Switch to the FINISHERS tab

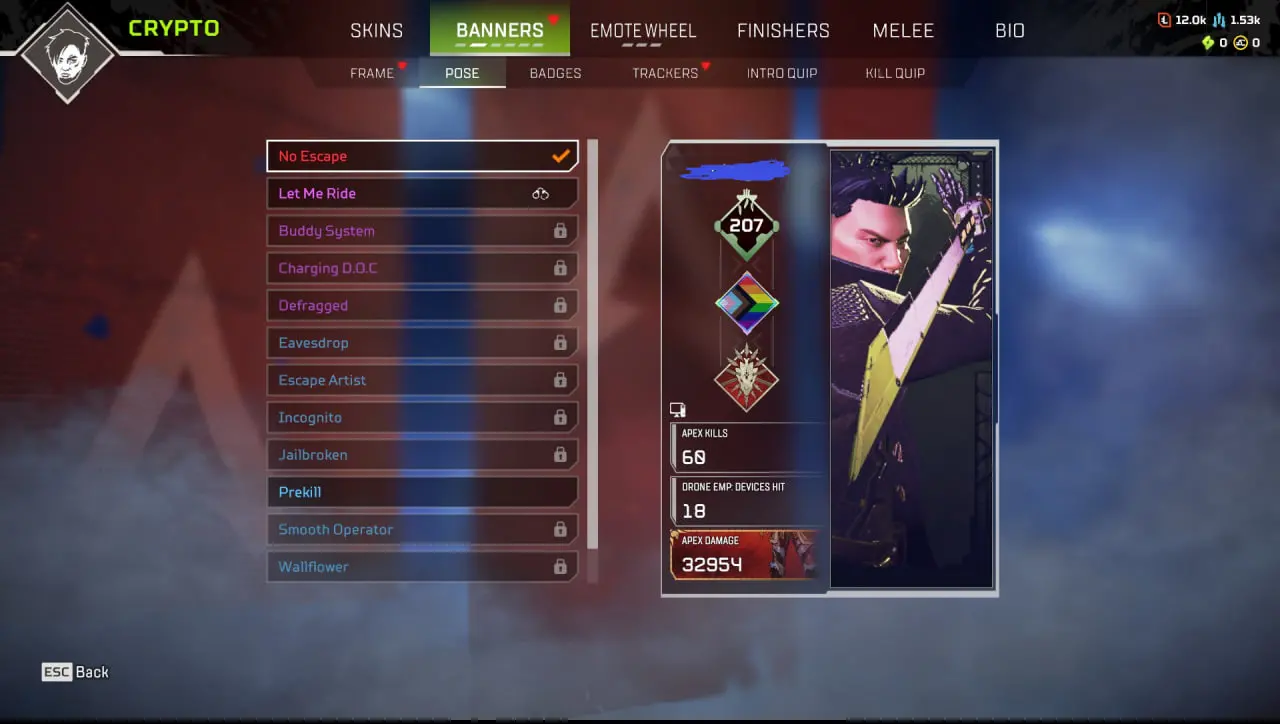coord(783,30)
